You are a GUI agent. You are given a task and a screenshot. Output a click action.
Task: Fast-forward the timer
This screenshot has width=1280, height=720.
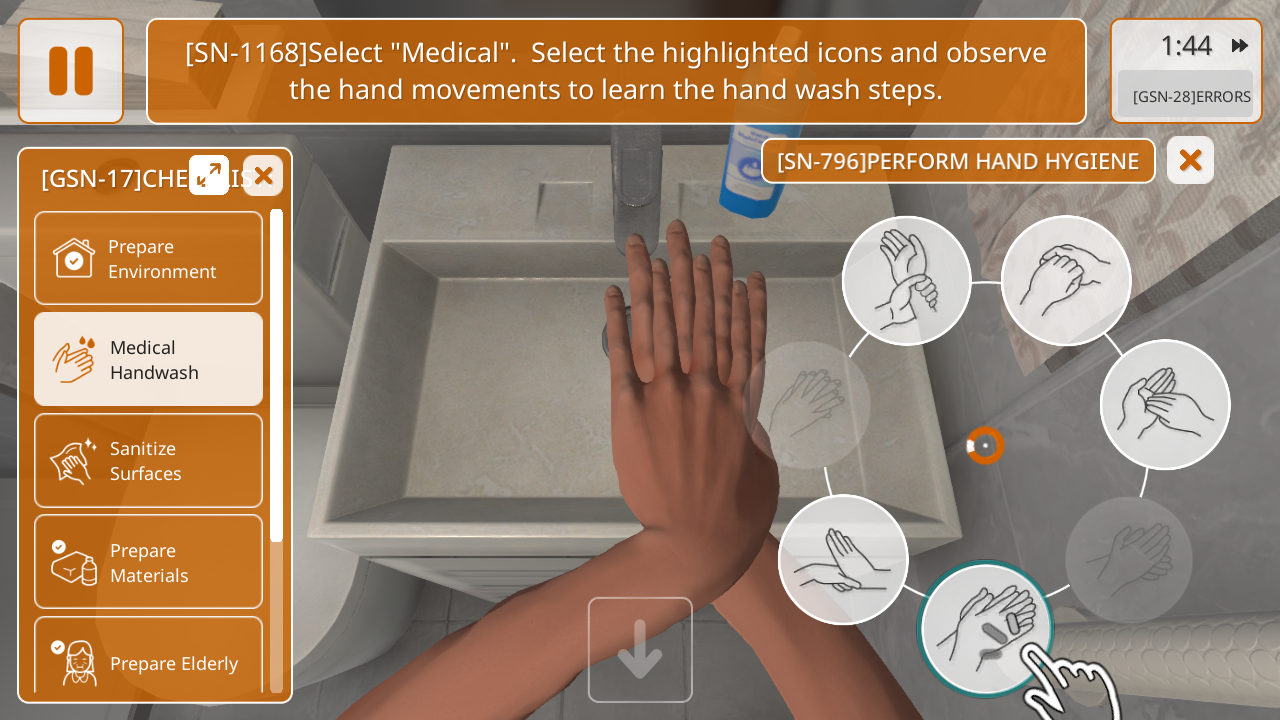pyautogui.click(x=1240, y=46)
